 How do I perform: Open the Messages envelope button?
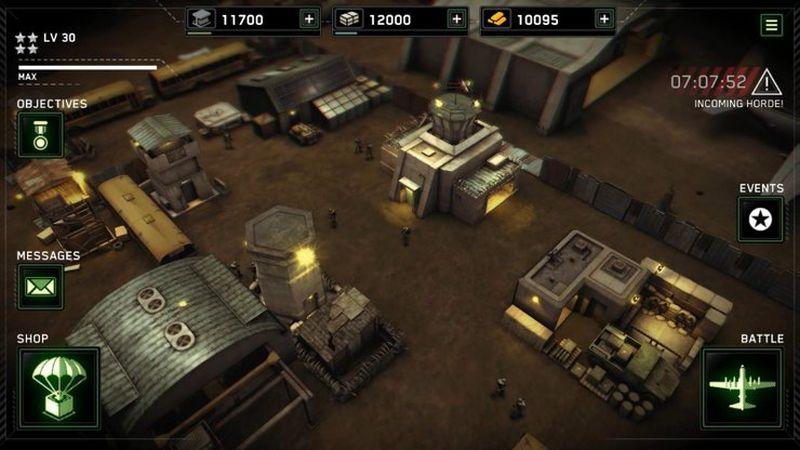point(40,287)
